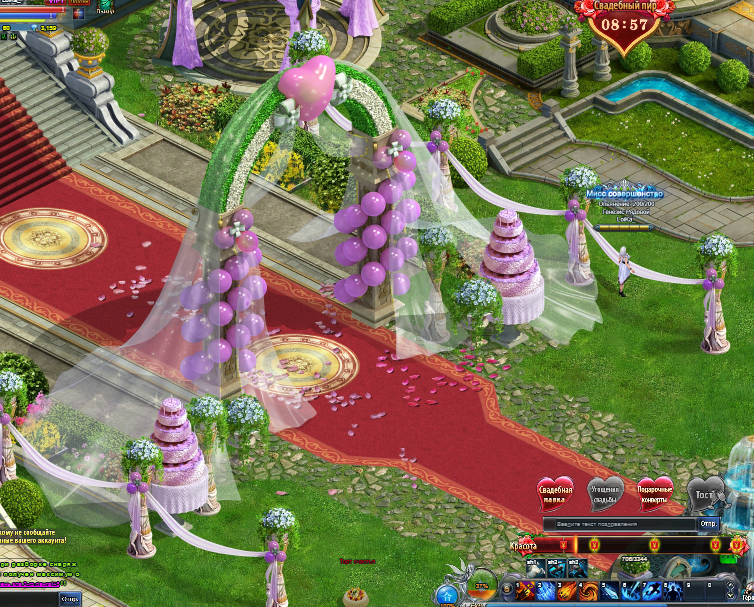Click the grey Угощение свадьбы heart
754x607 pixels.
point(605,493)
